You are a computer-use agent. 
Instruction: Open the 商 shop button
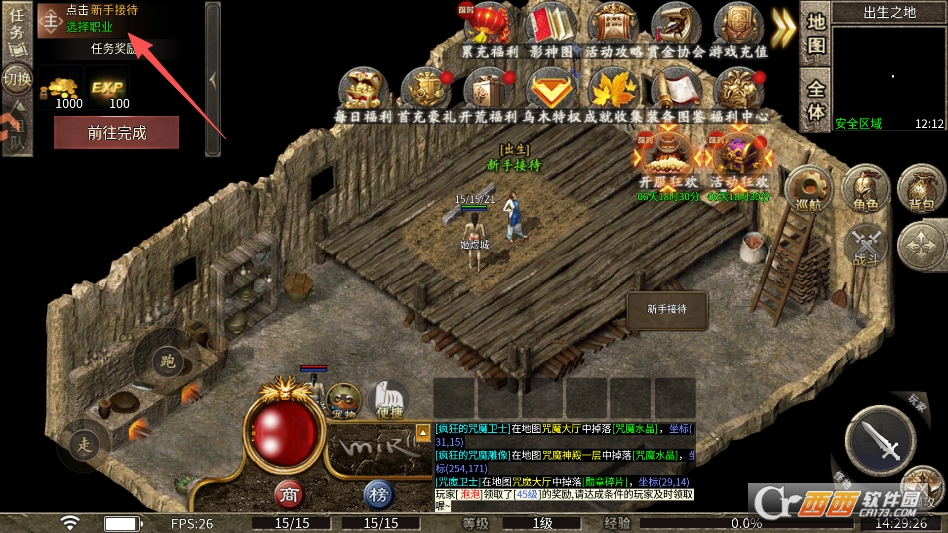289,494
